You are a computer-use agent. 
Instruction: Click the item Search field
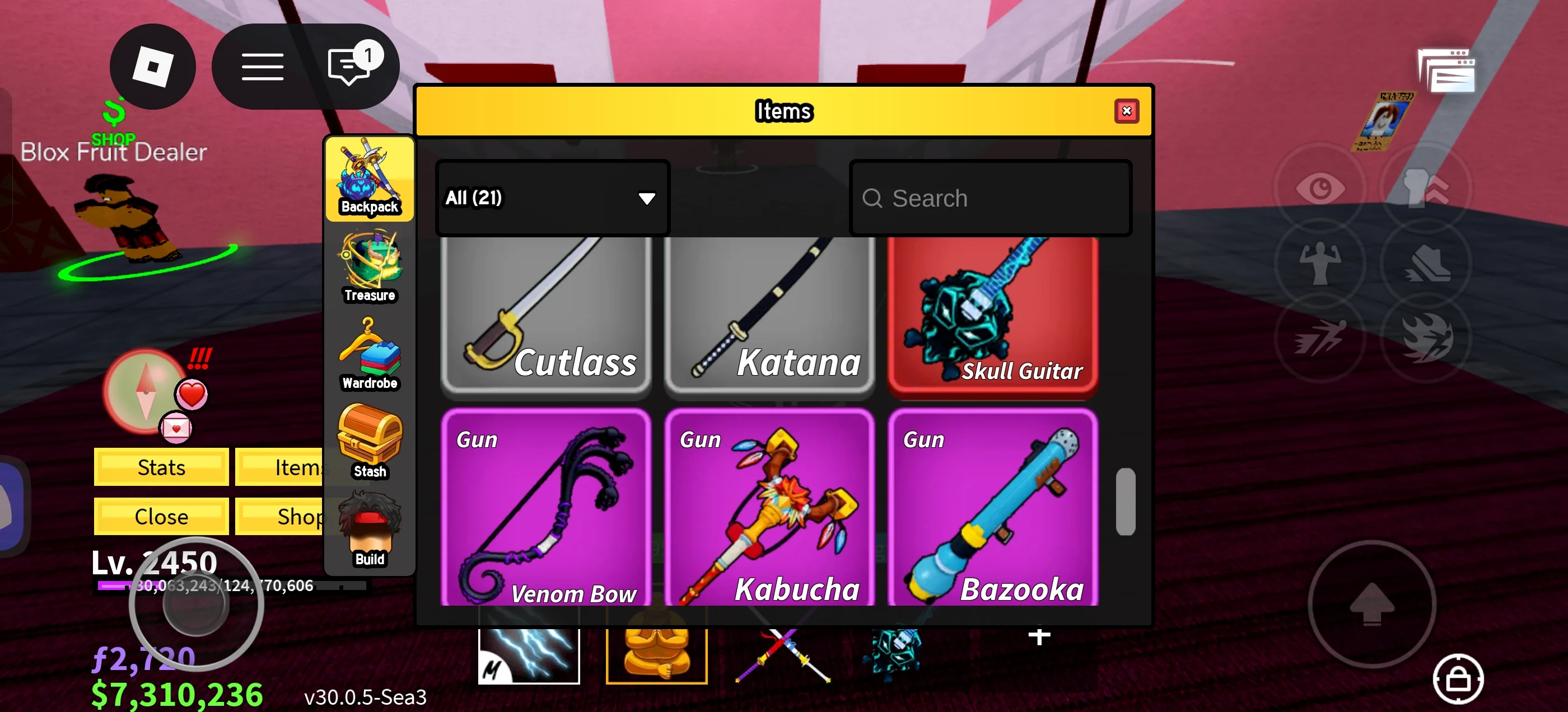990,198
